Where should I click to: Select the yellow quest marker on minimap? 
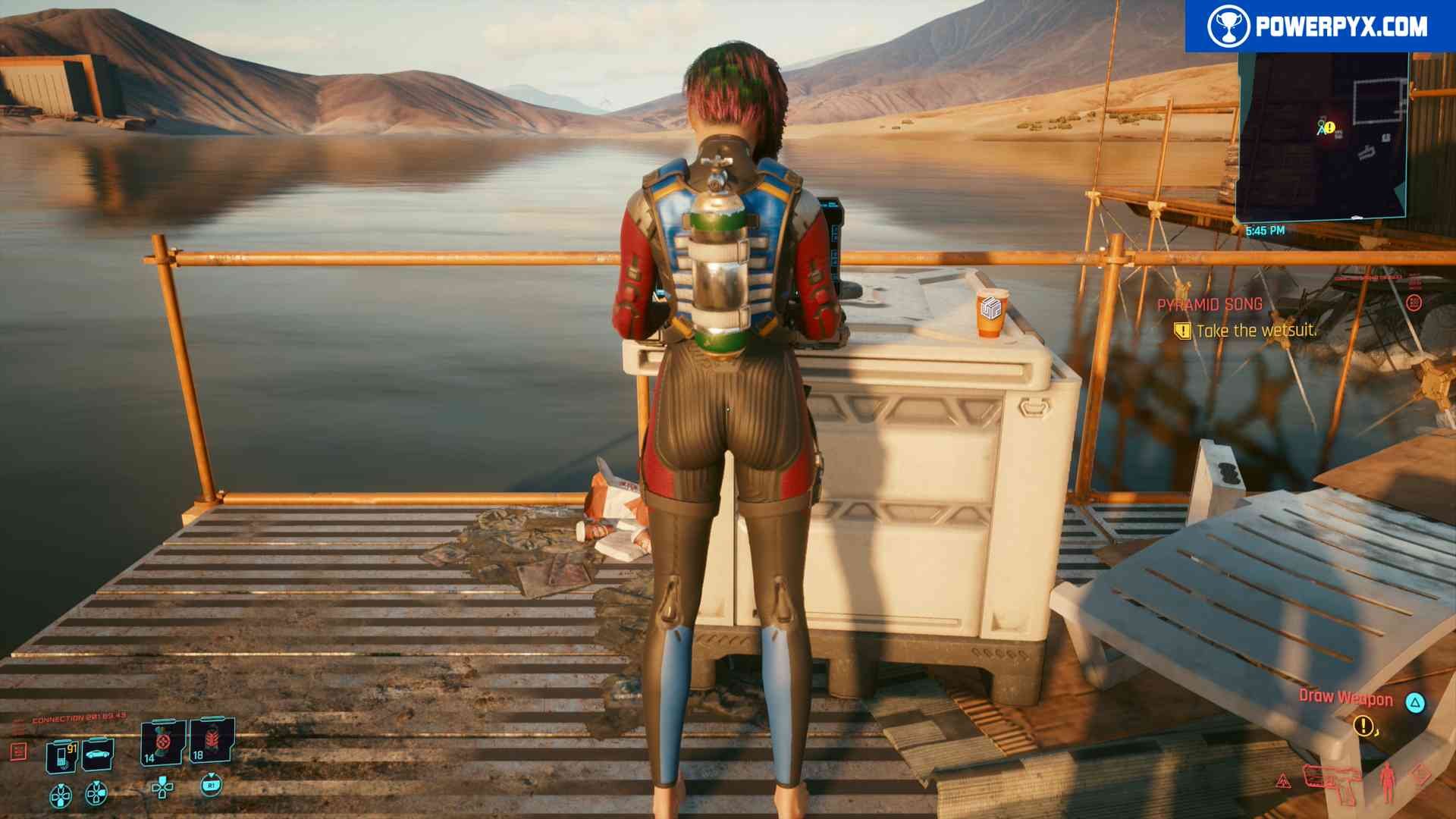pyautogui.click(x=1329, y=127)
